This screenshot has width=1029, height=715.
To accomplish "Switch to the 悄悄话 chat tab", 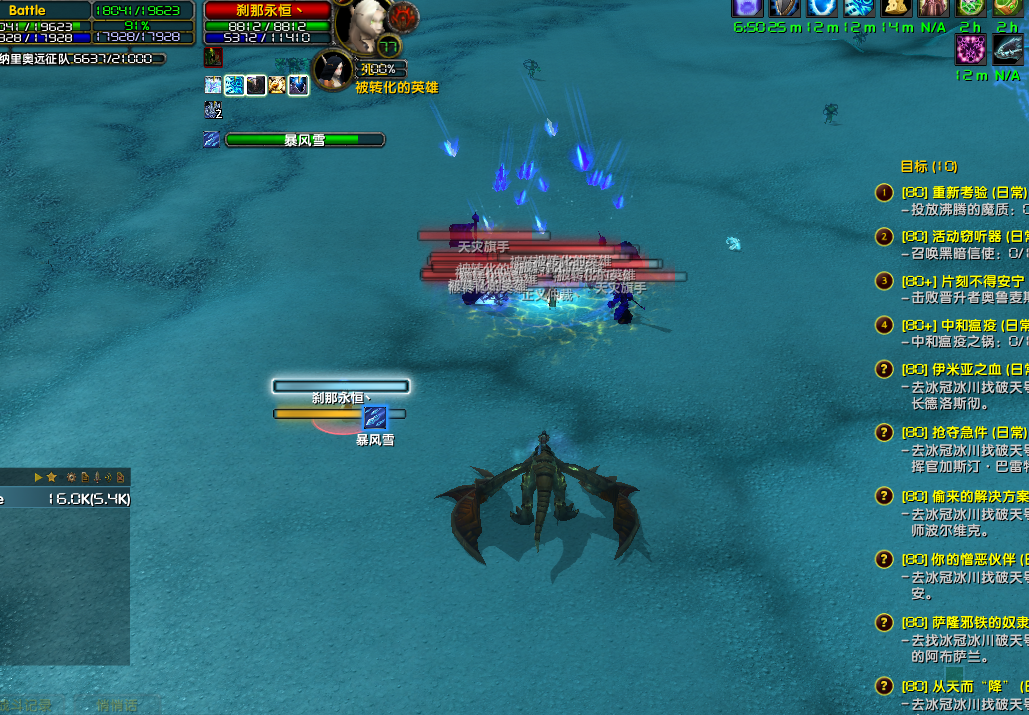I will pyautogui.click(x=117, y=706).
